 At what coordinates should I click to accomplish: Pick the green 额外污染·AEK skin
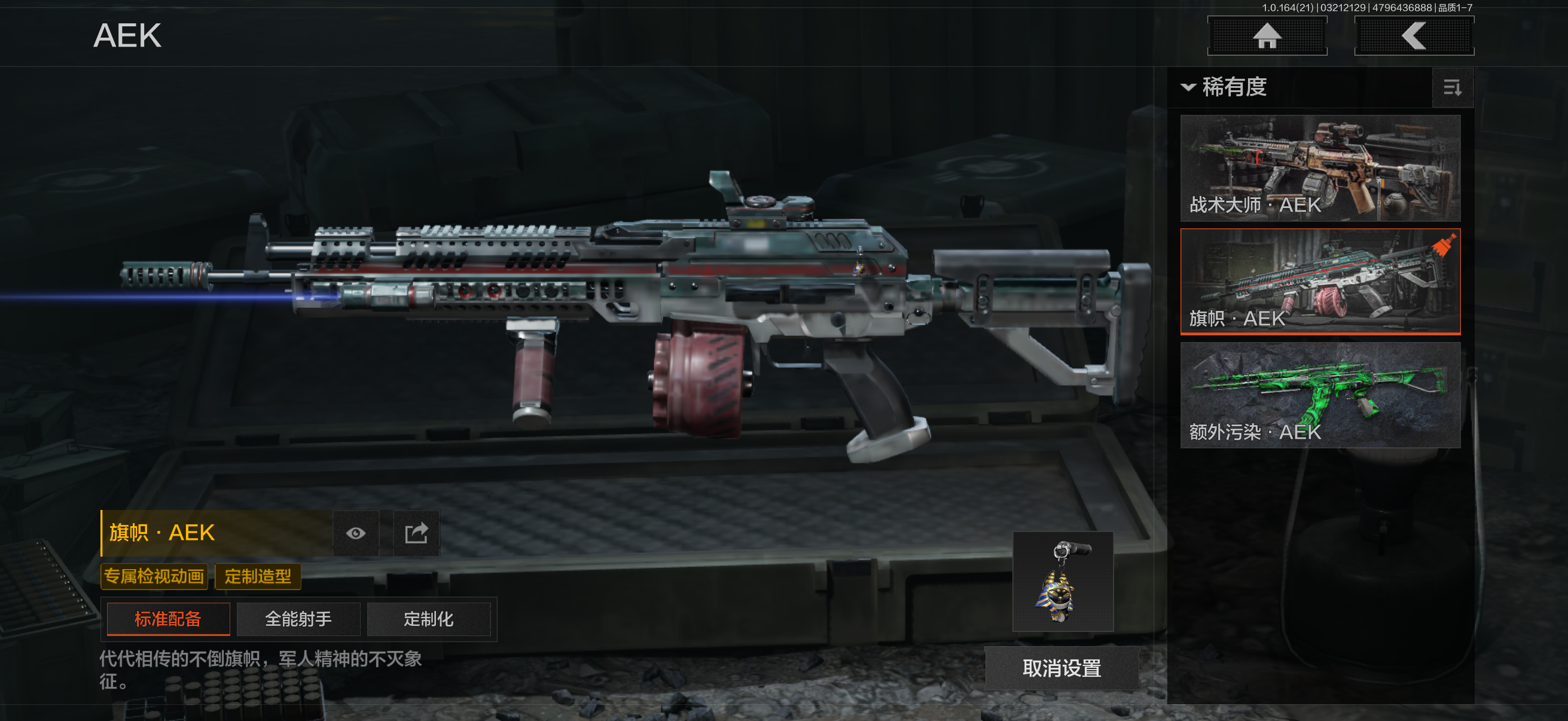1320,395
